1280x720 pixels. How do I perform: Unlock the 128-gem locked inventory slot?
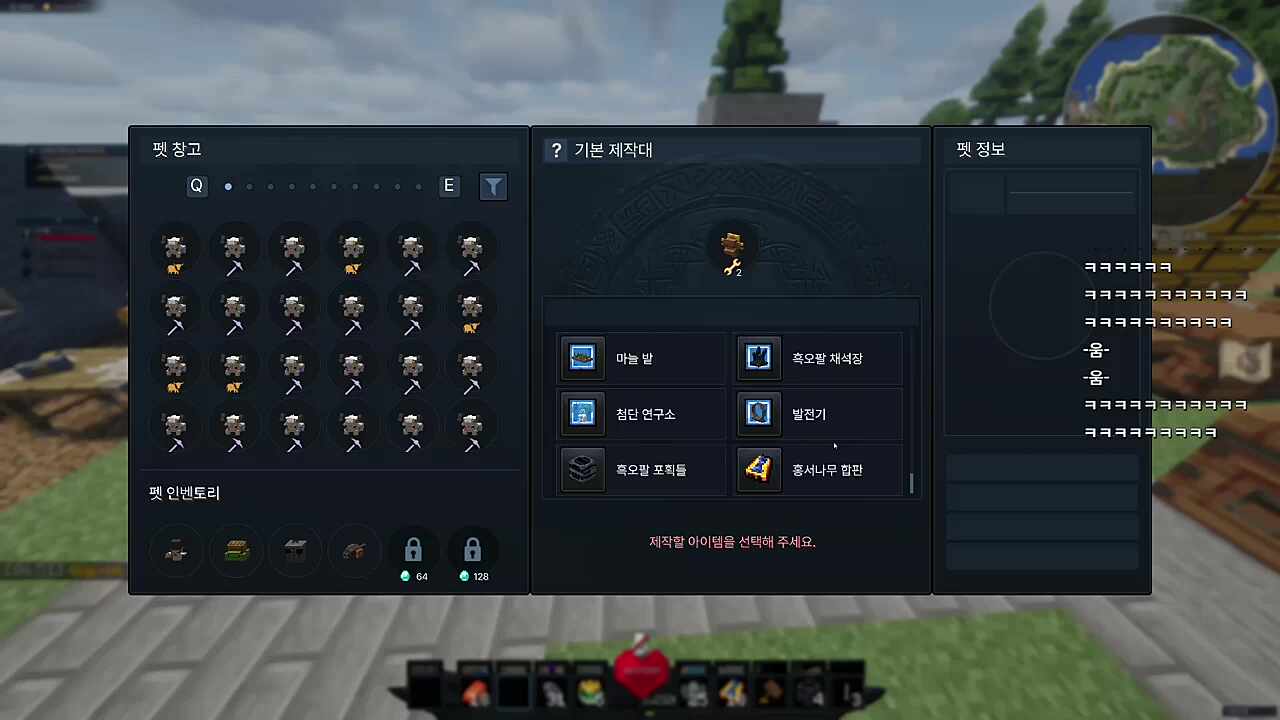coord(472,548)
